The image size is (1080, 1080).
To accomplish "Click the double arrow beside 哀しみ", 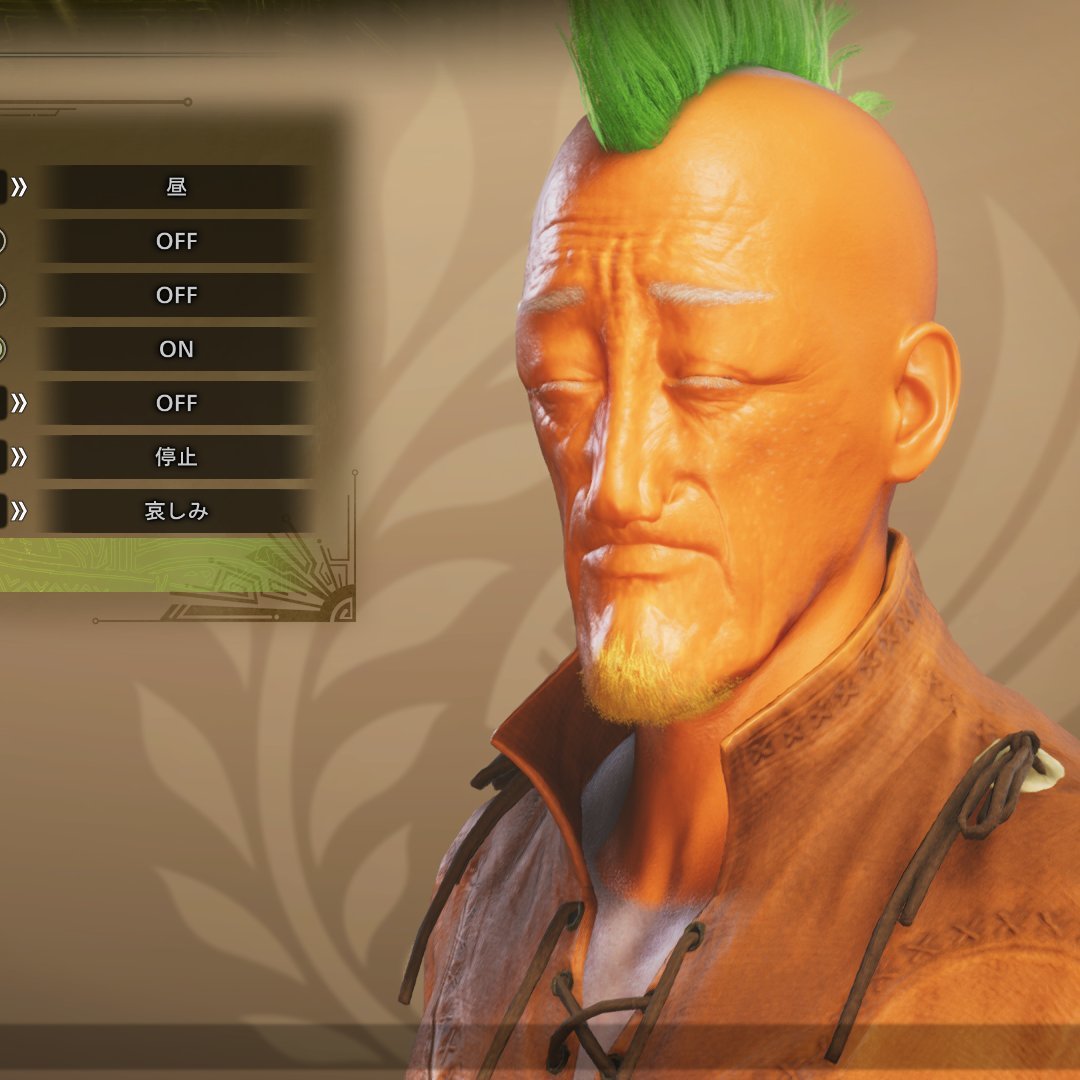I will (x=19, y=511).
